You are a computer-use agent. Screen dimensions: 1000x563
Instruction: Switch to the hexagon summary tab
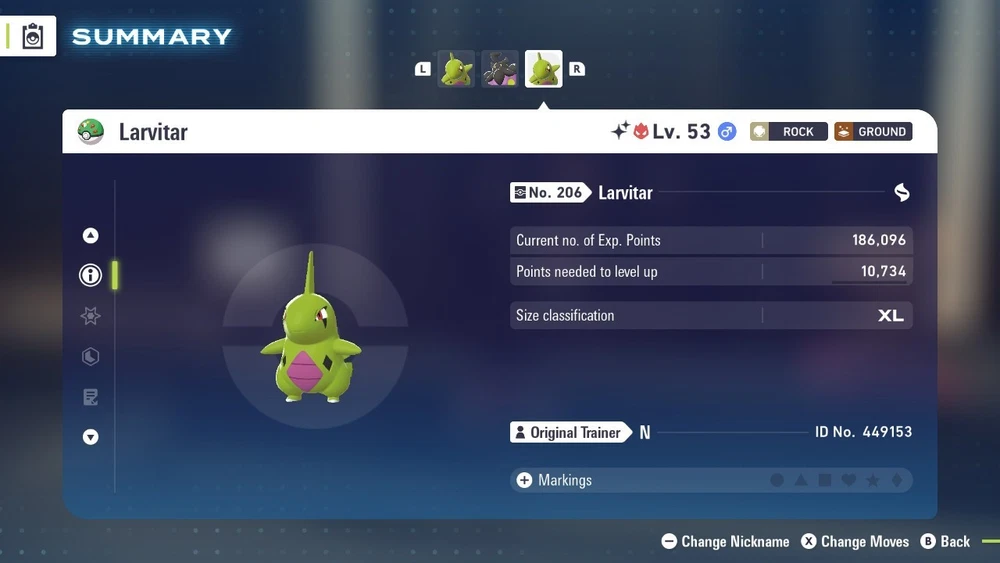tap(91, 356)
